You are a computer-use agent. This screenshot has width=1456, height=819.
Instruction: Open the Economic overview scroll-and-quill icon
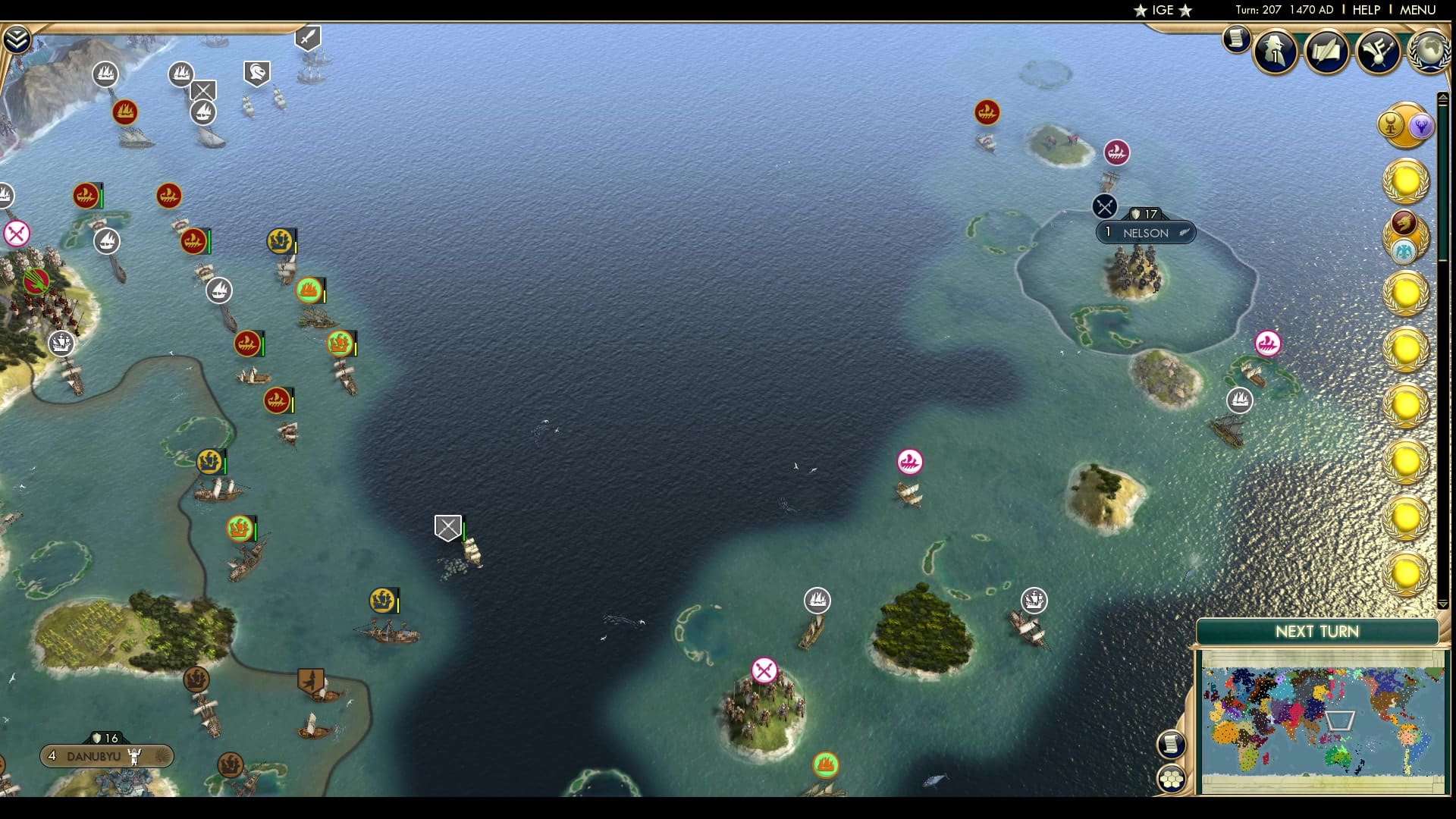tap(1327, 52)
